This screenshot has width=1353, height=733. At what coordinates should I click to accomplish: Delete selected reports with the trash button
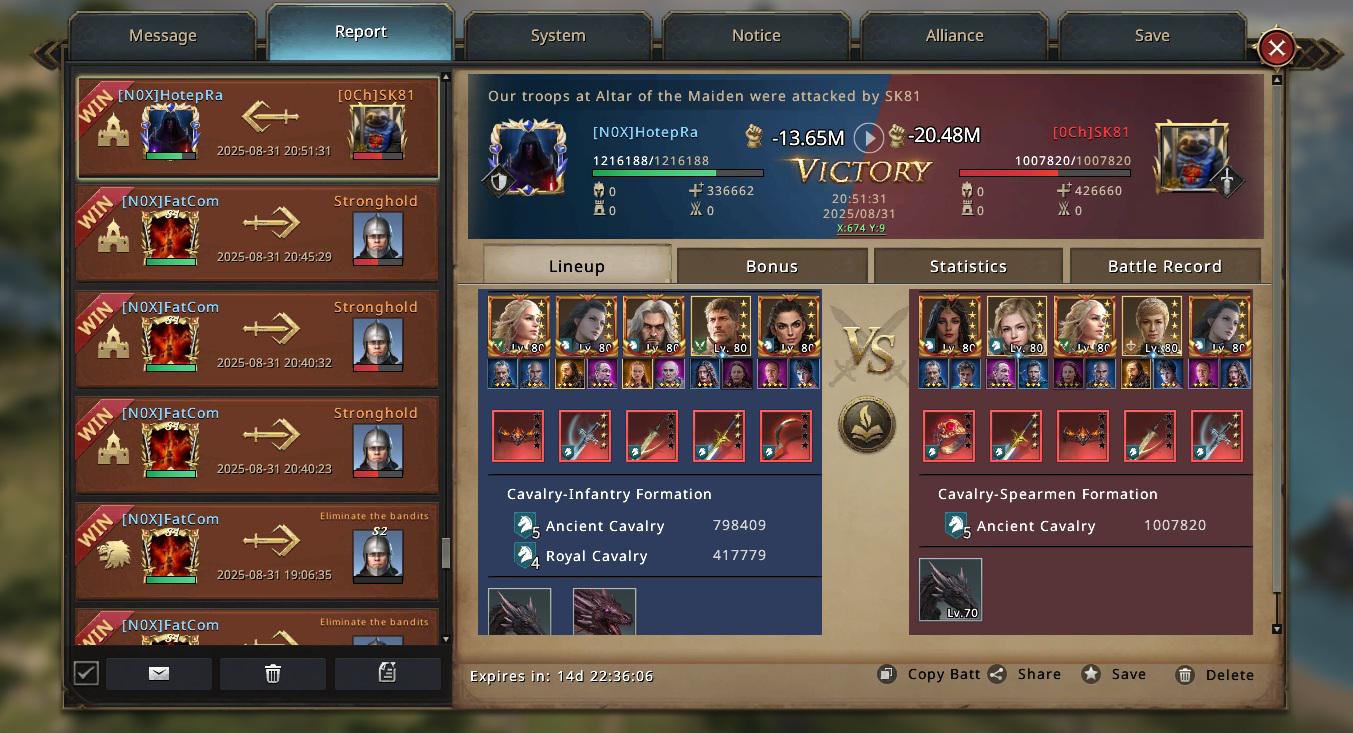point(273,674)
